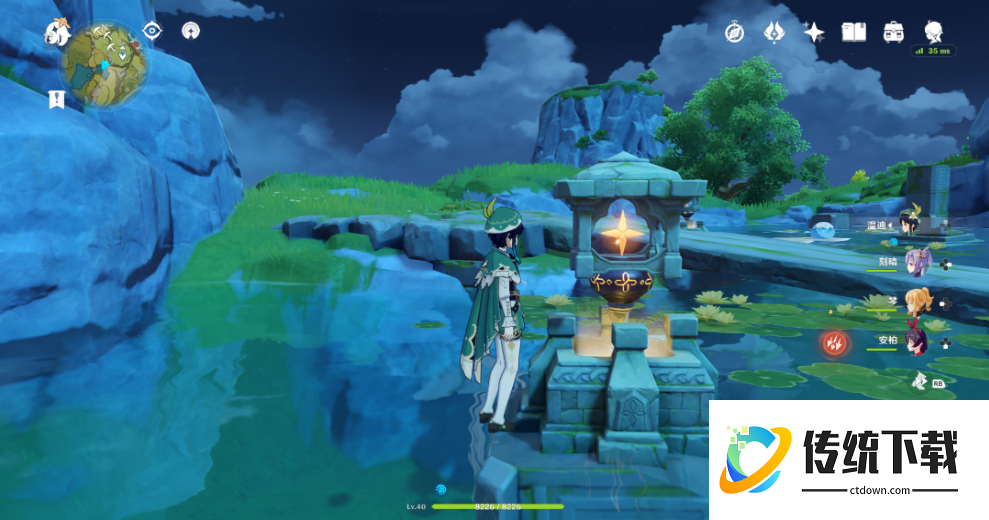Switch to party member 刻晴

916,262
